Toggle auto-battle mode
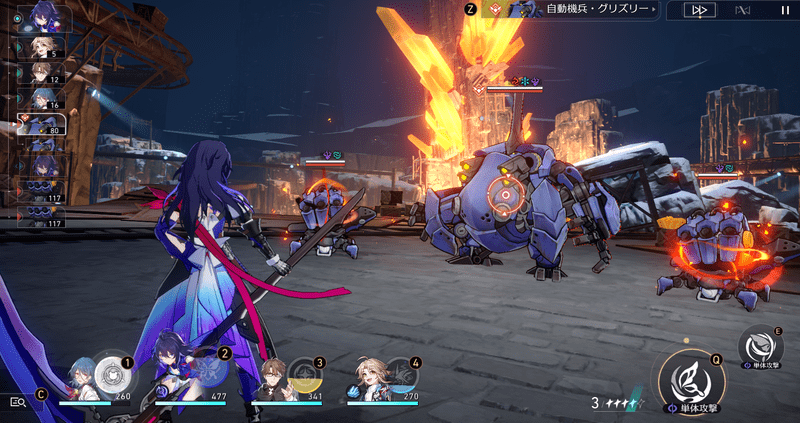 741,10
